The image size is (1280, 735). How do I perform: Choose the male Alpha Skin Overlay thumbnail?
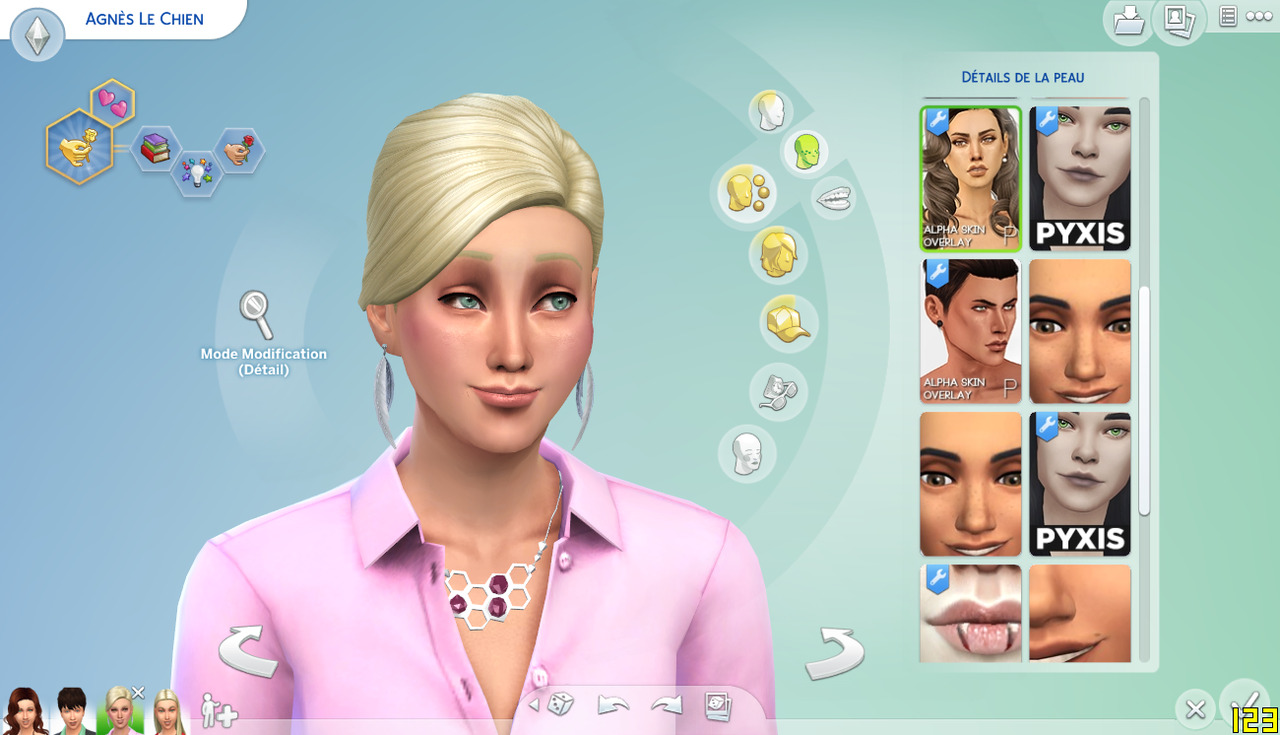[970, 331]
